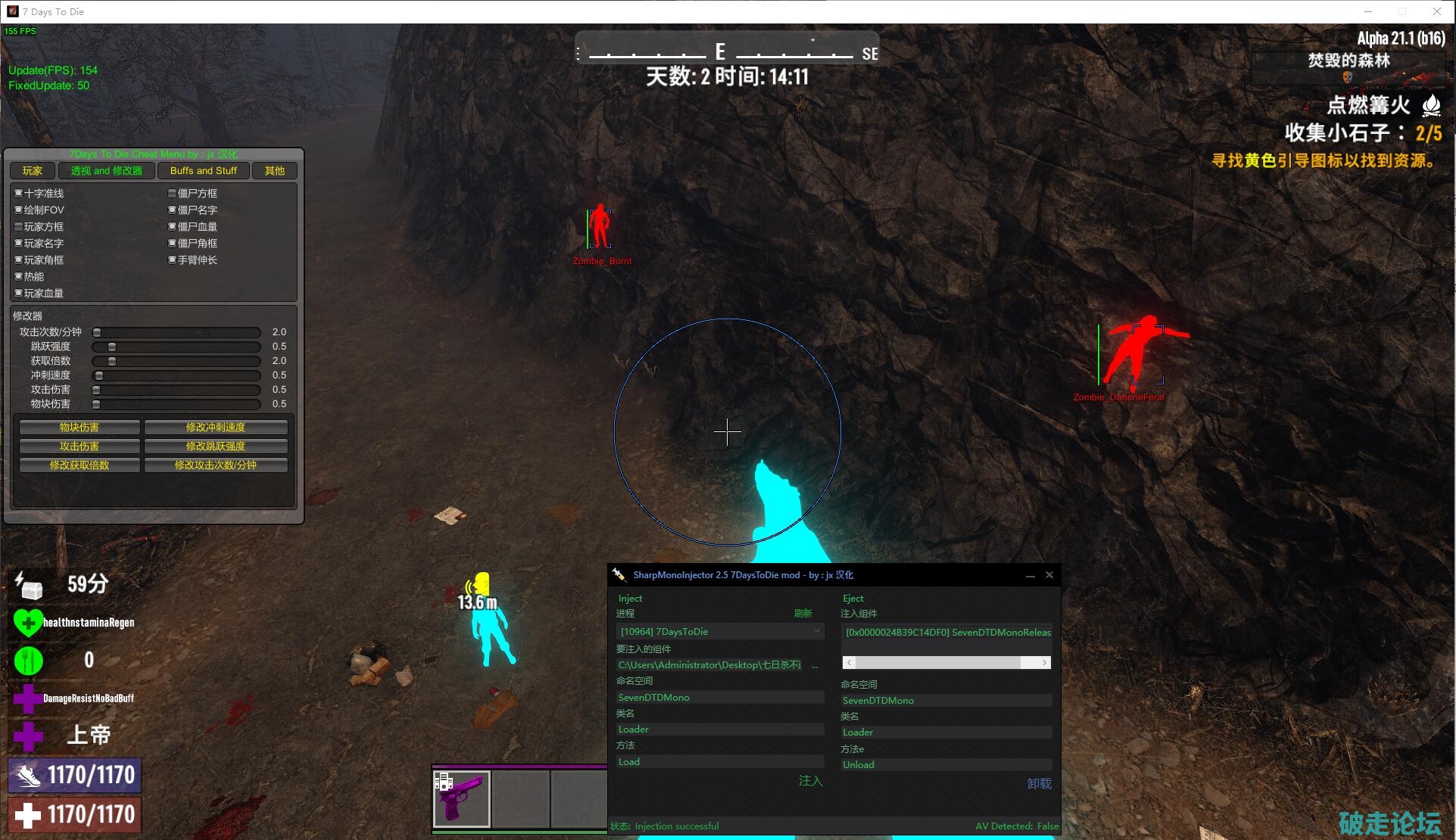
Task: Switch to the 玩家 tab
Action: (x=33, y=171)
